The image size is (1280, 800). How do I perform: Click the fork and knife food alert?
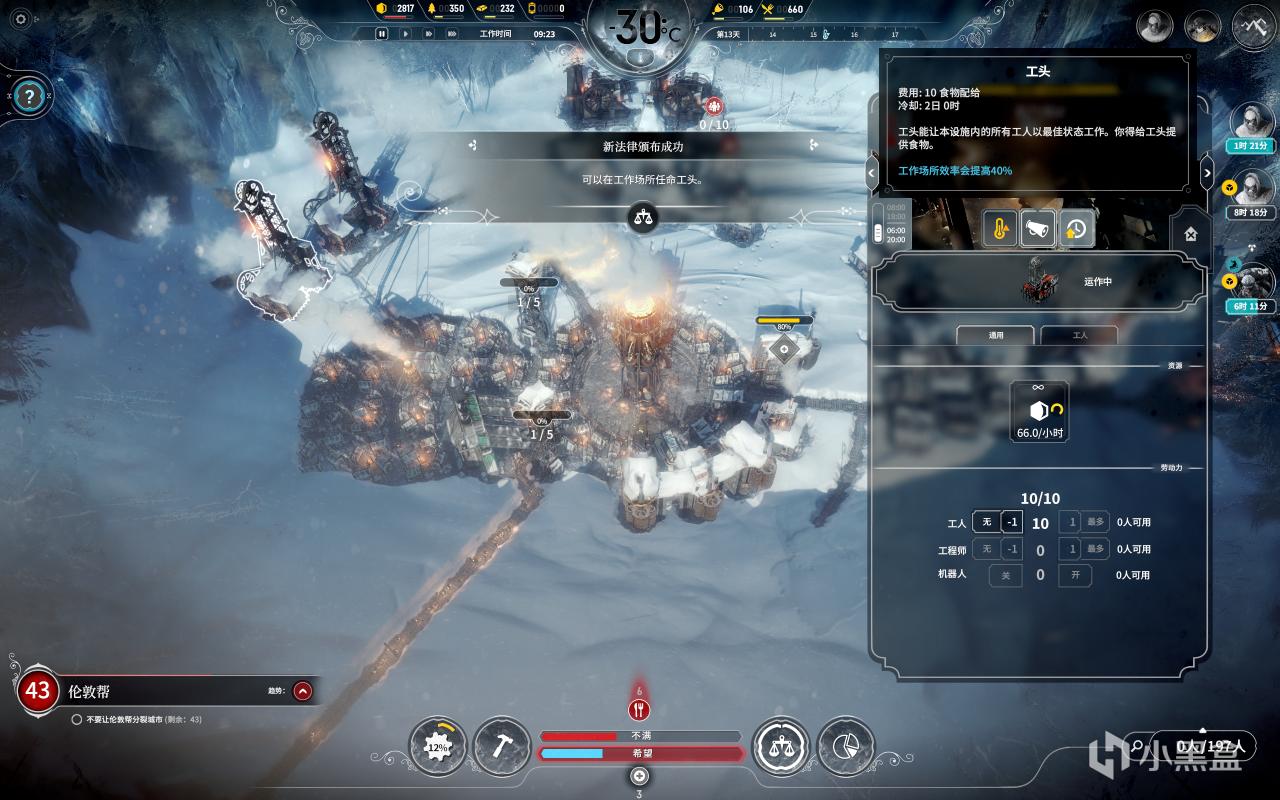(x=640, y=710)
